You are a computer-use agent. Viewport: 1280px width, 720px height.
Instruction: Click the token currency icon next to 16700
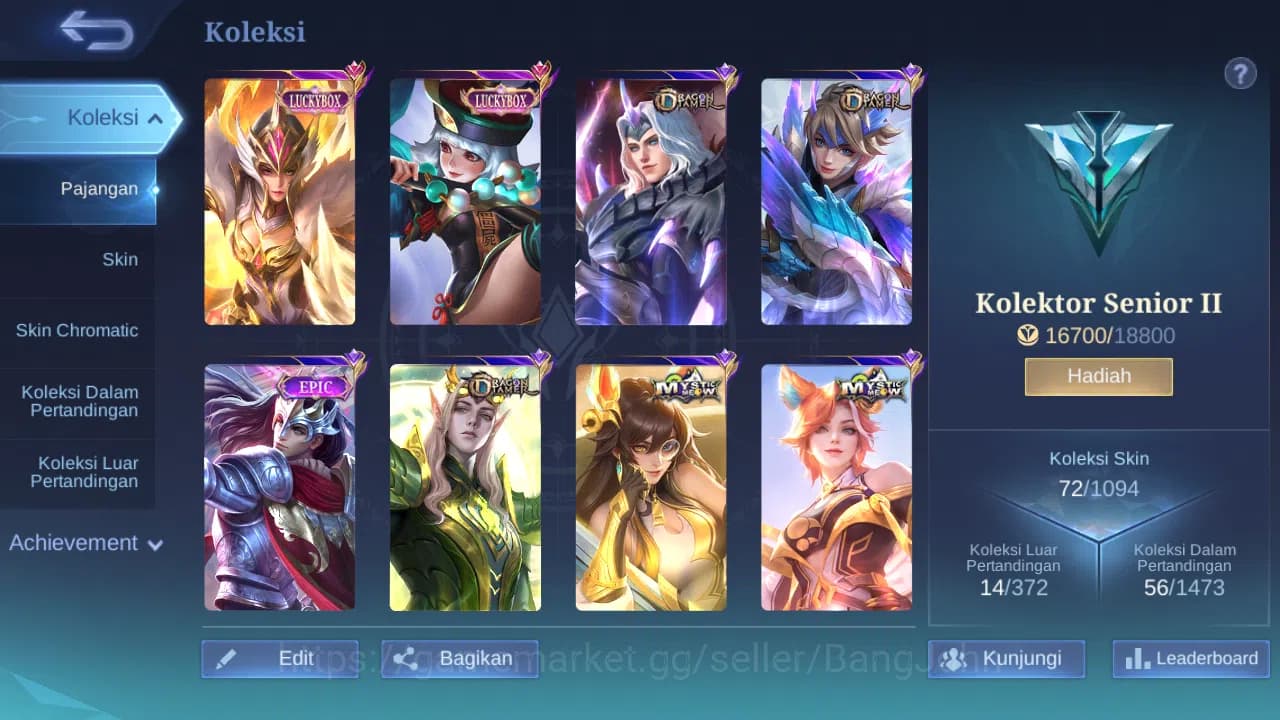[1029, 336]
